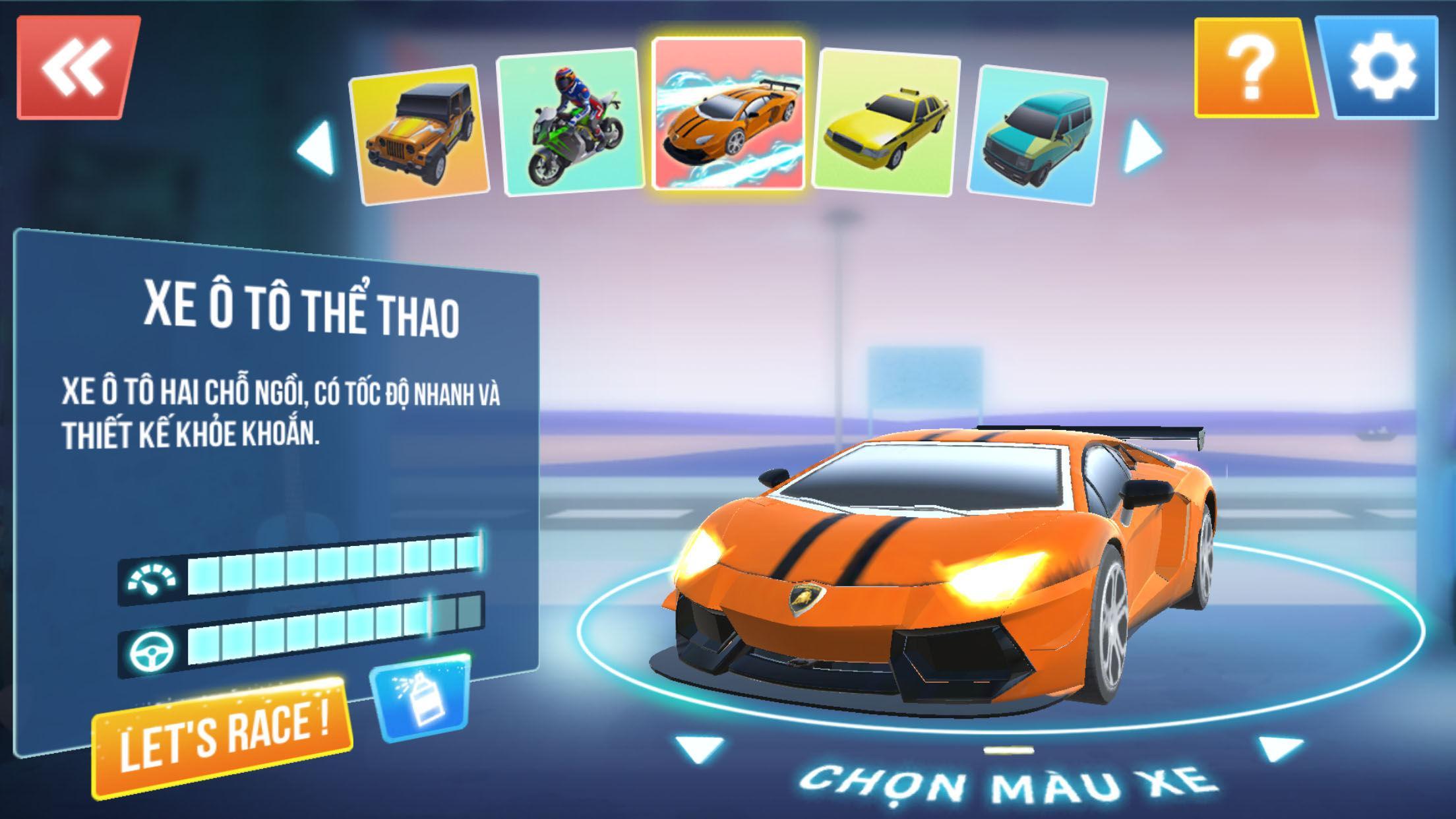Image resolution: width=1456 pixels, height=819 pixels.
Task: Go back with the red double-arrow button
Action: pyautogui.click(x=77, y=67)
